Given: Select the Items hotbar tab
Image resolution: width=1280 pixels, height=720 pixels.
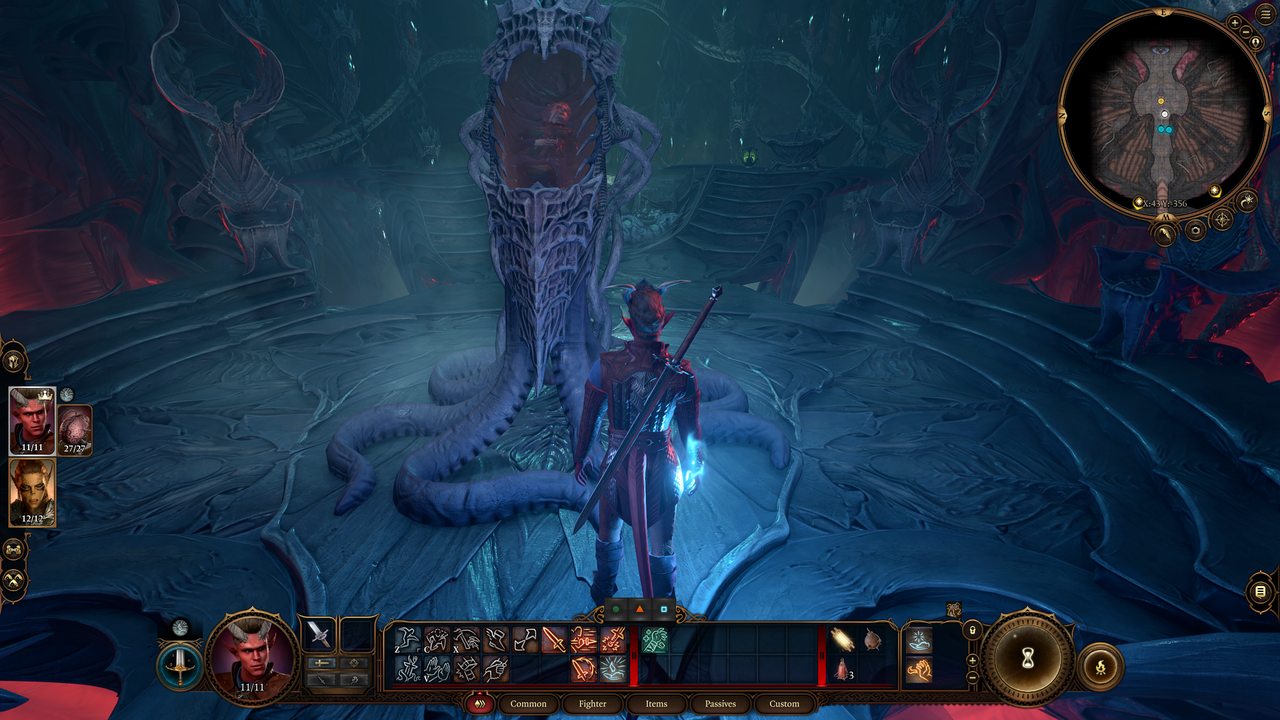Looking at the screenshot, I should pos(656,704).
